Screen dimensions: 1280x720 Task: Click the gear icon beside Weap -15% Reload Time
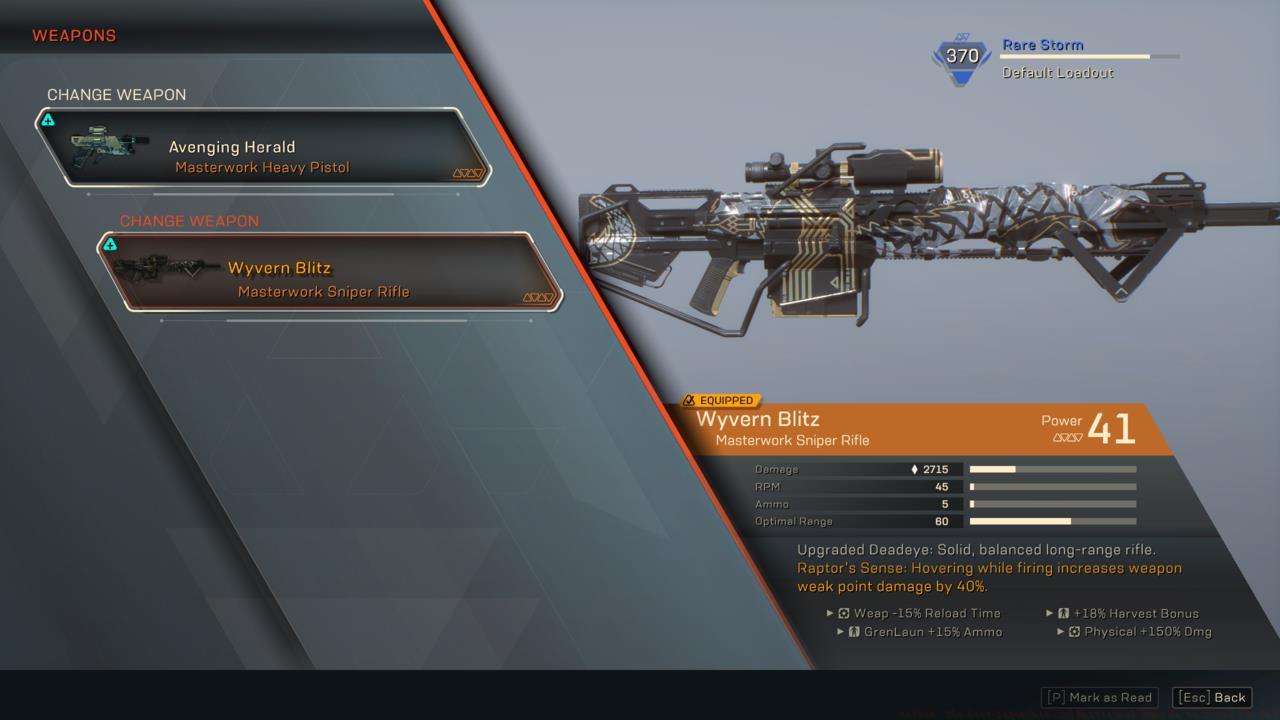(843, 613)
